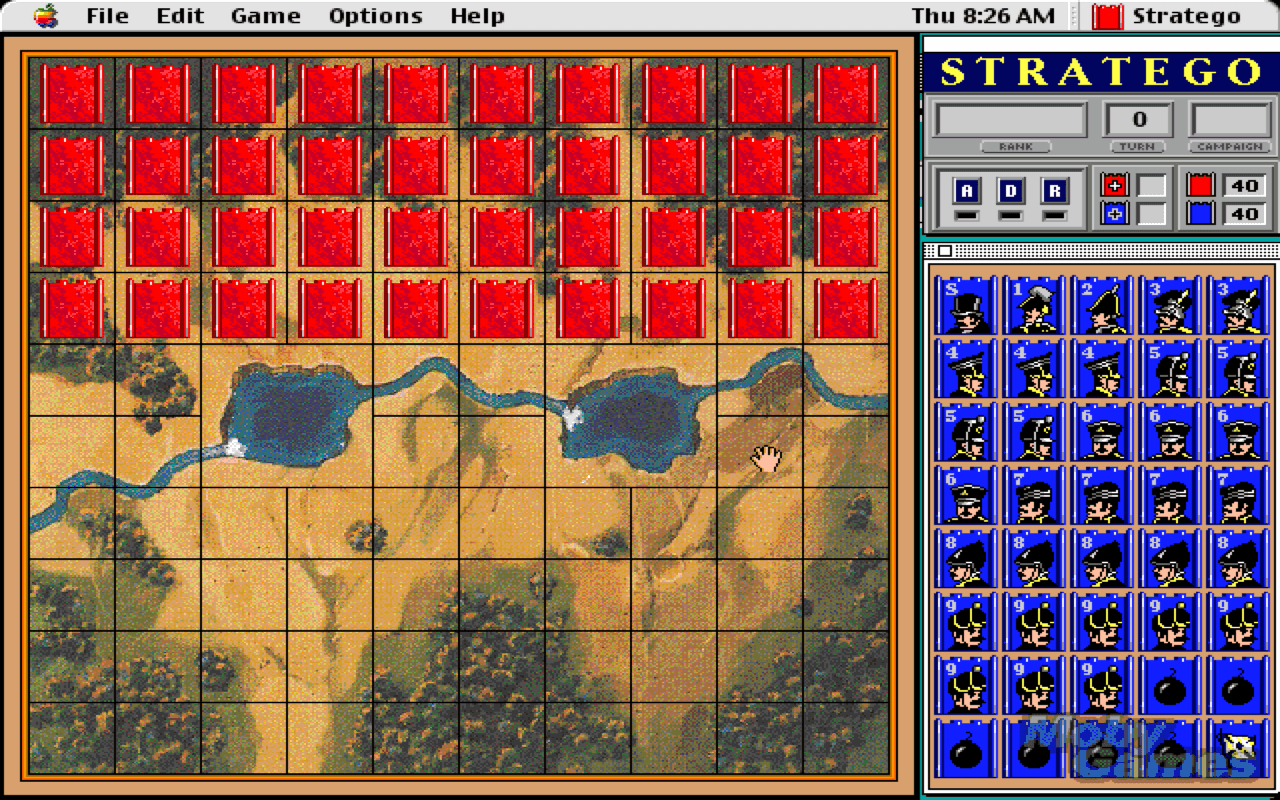Click the red plus flag counter control
1280x800 pixels.
click(1114, 184)
